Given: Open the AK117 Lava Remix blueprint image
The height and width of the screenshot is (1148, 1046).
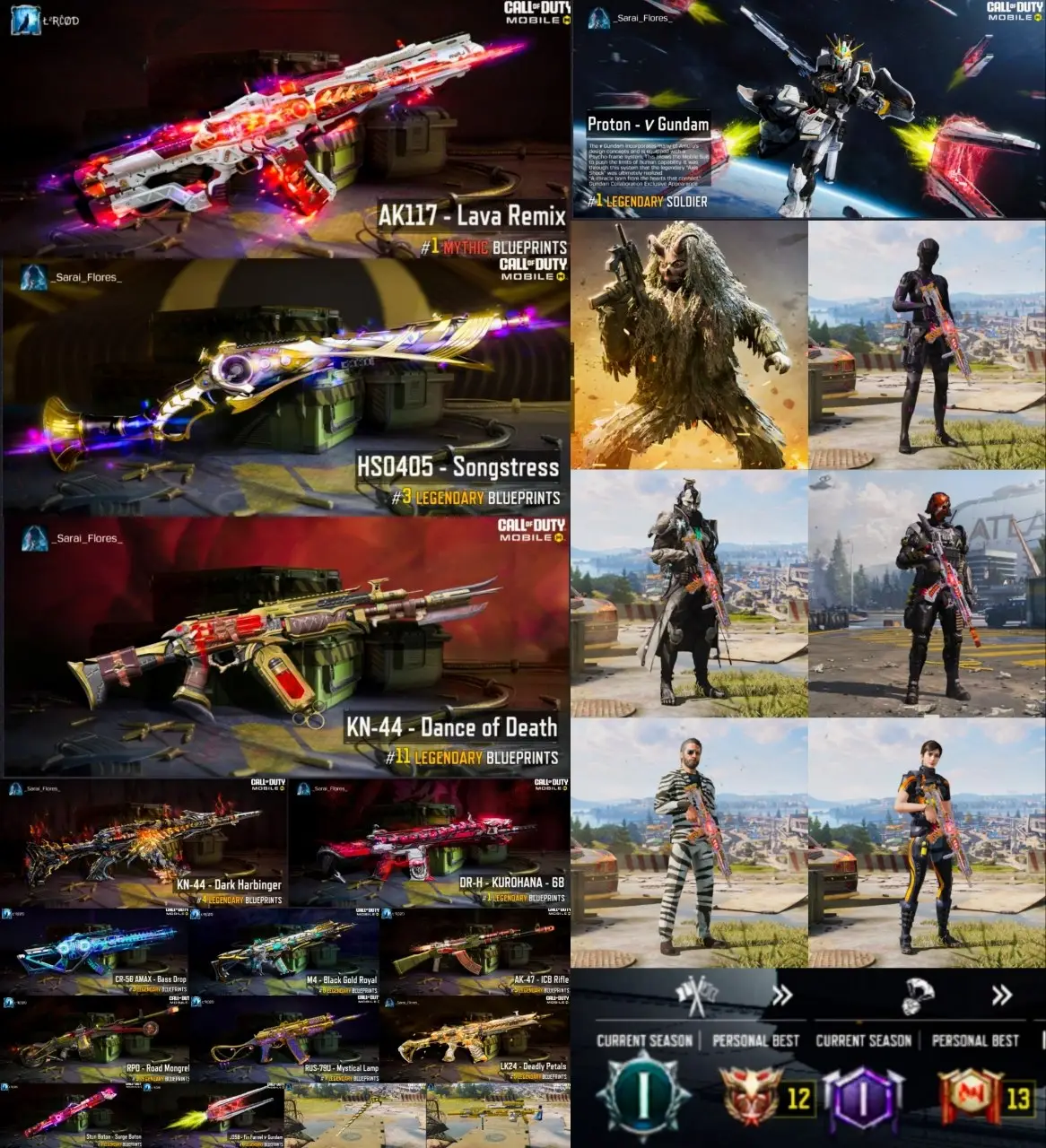Looking at the screenshot, I should (285, 130).
